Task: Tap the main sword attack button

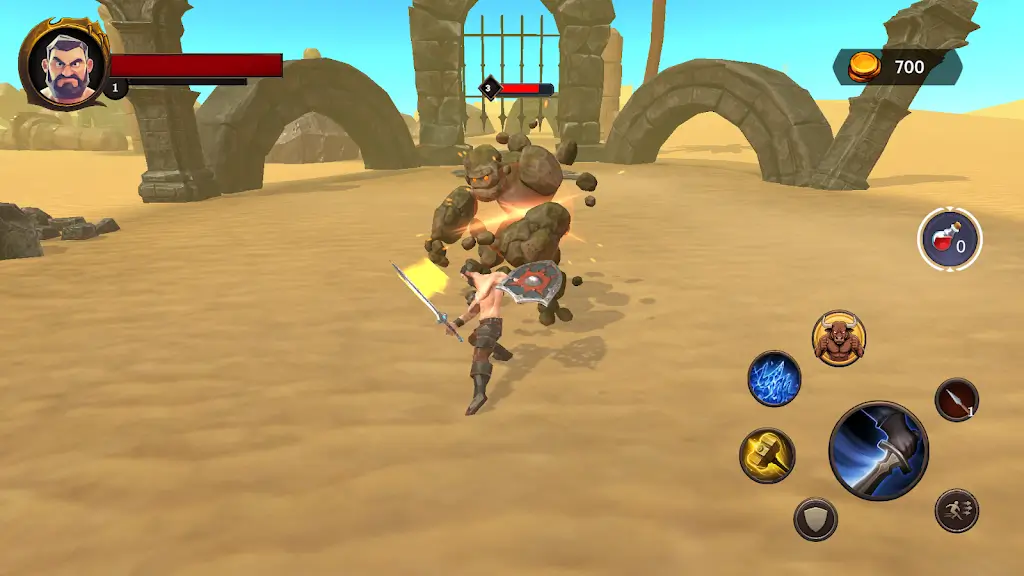Action: (x=878, y=451)
